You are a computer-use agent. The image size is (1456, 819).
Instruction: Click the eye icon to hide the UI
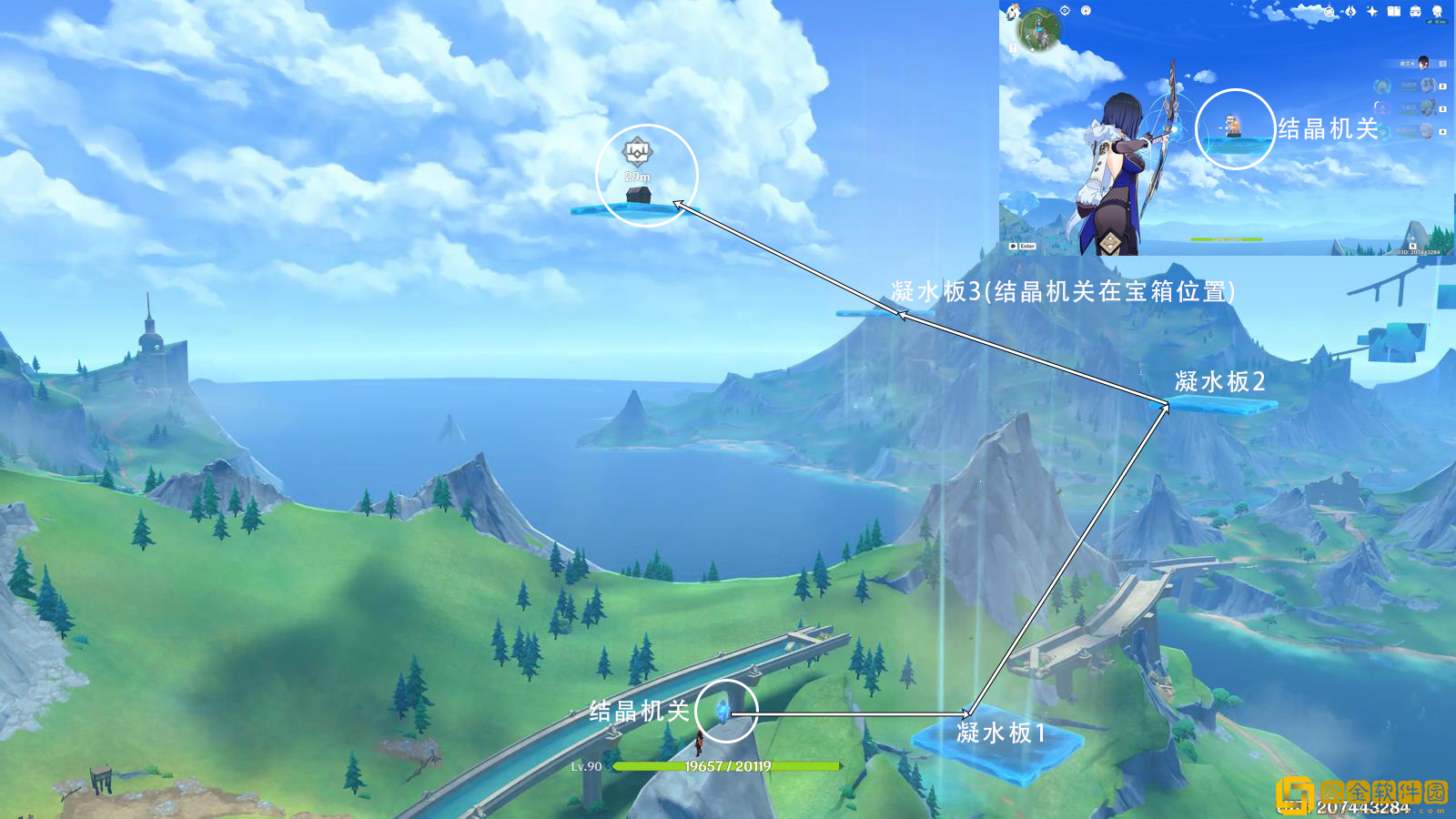(x=1065, y=10)
